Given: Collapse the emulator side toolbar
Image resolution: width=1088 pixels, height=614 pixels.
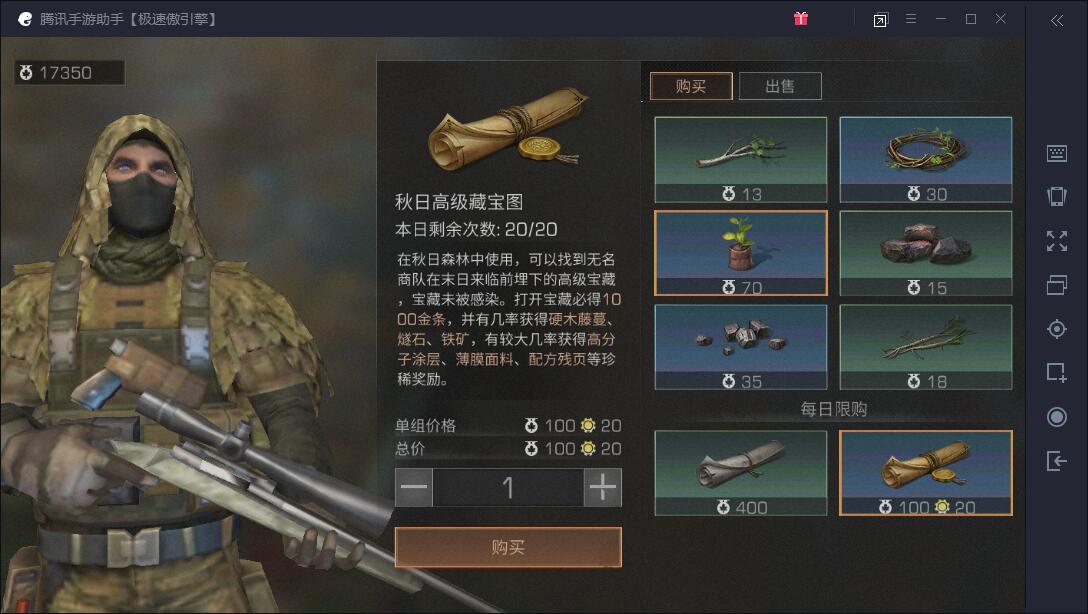Looking at the screenshot, I should (1057, 20).
